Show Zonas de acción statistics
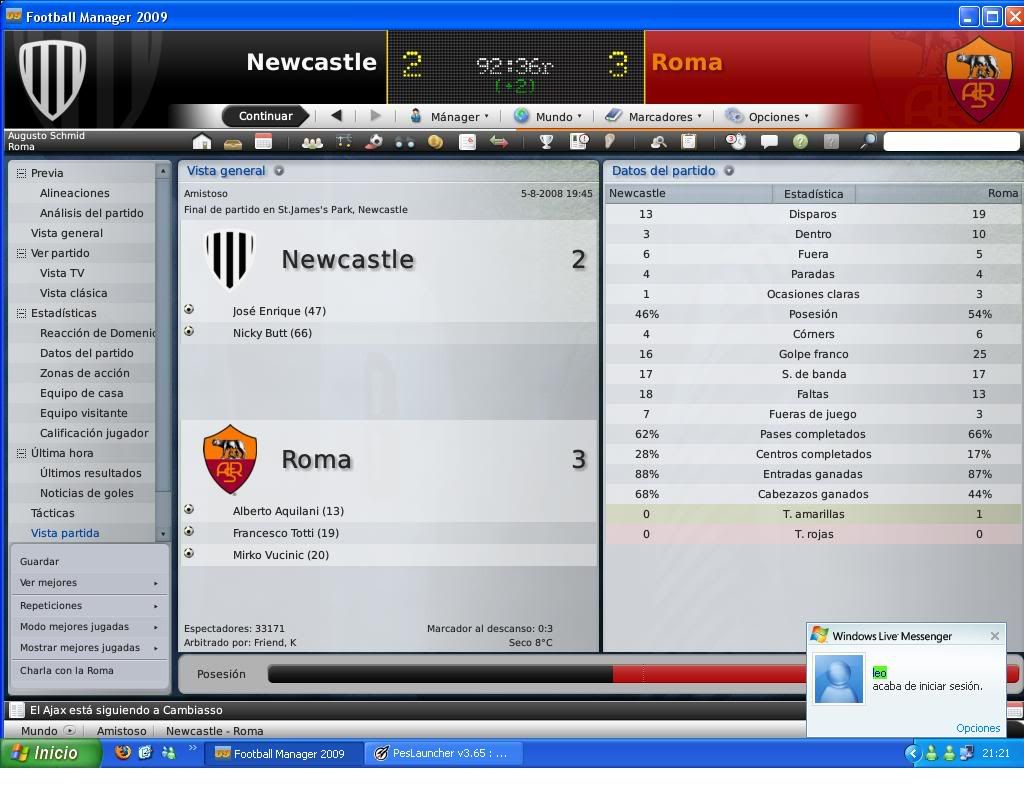 click(x=85, y=373)
